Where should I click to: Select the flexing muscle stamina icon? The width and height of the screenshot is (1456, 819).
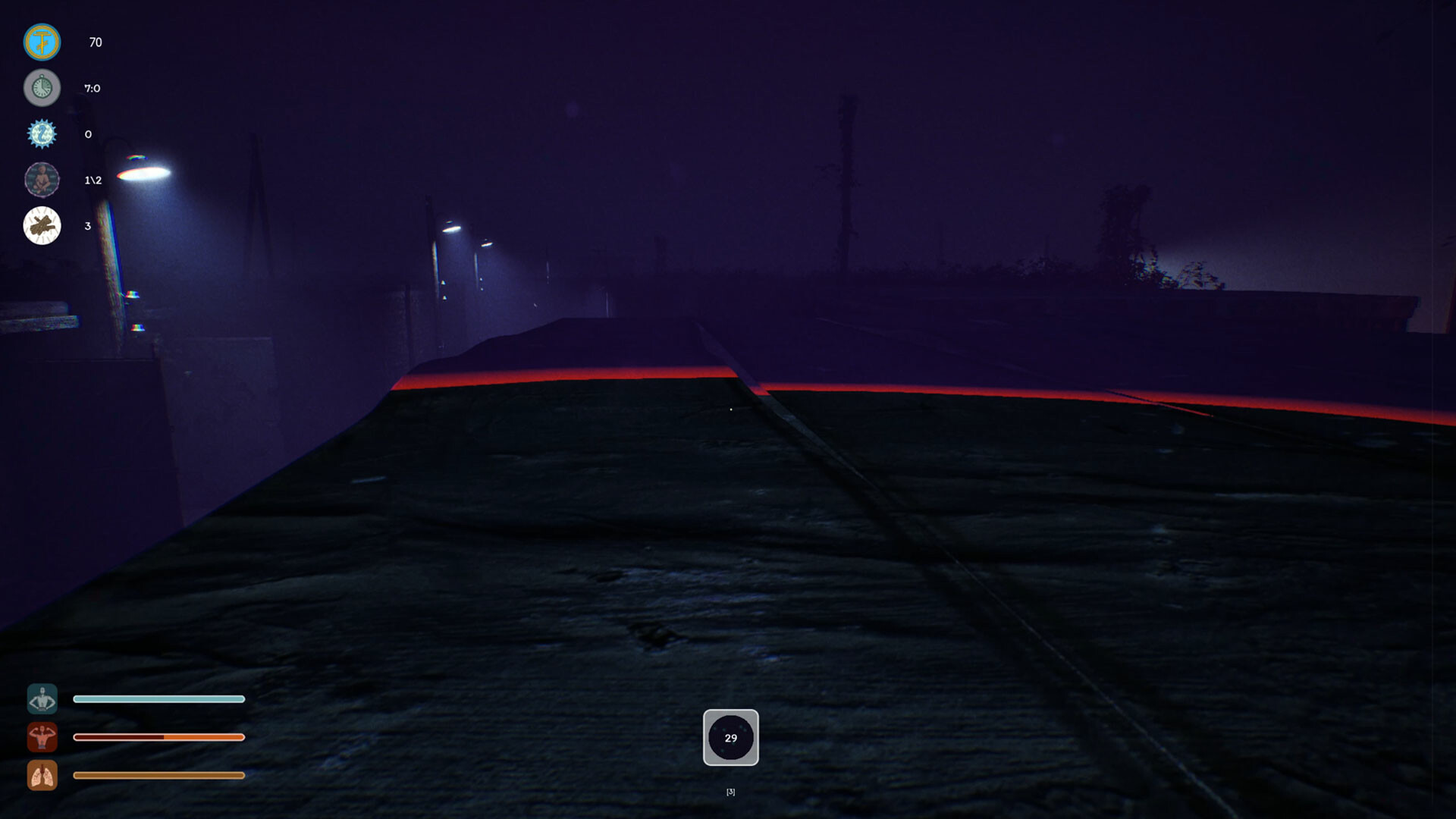[x=42, y=736]
